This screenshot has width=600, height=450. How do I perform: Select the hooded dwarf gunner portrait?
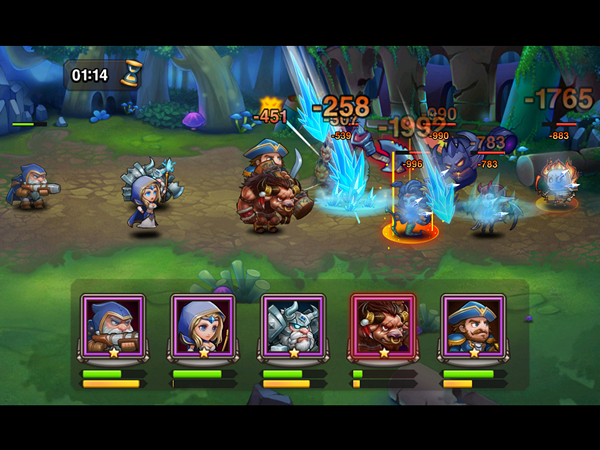pyautogui.click(x=113, y=325)
